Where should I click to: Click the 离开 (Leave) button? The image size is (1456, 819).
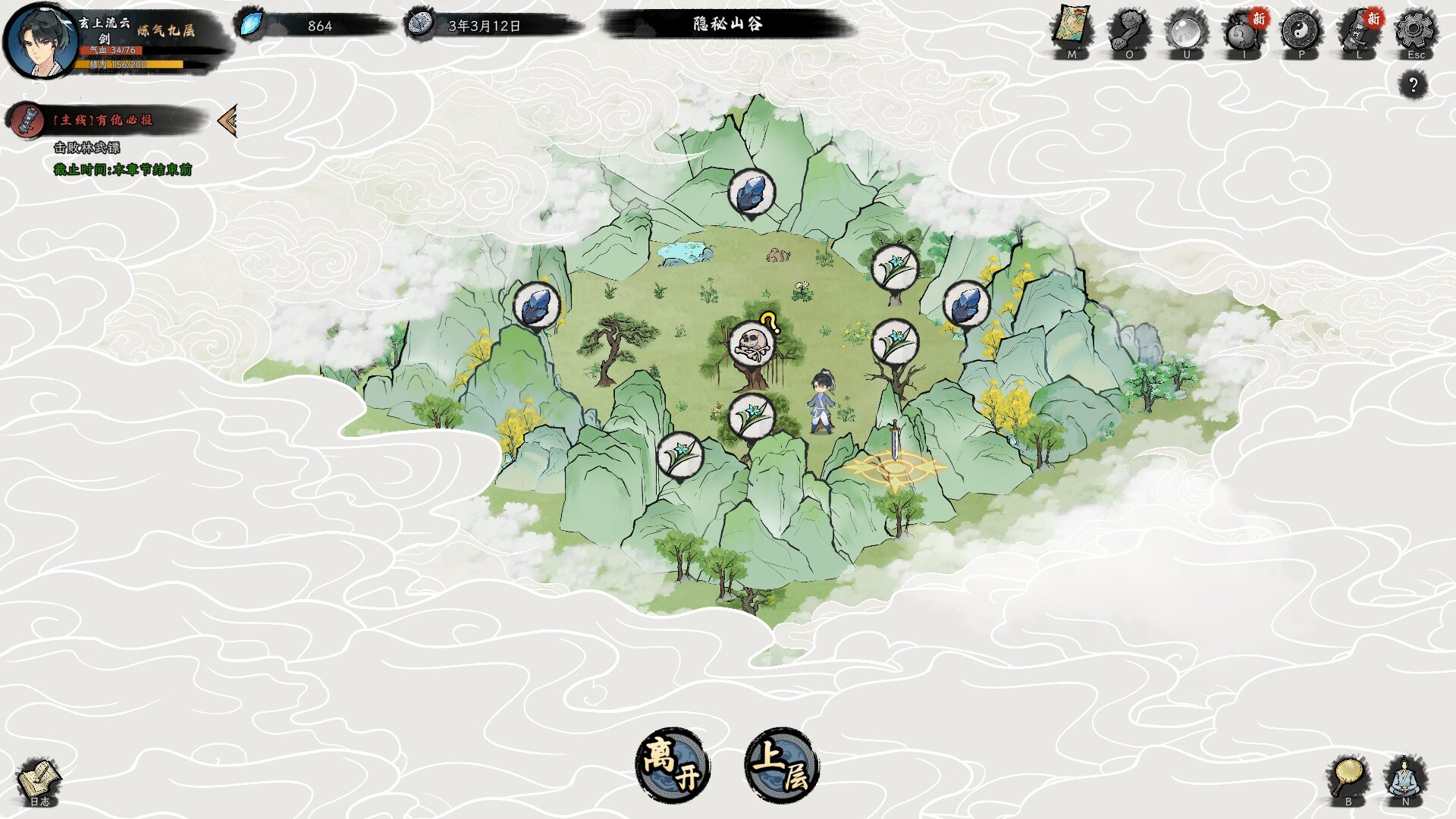tap(672, 765)
